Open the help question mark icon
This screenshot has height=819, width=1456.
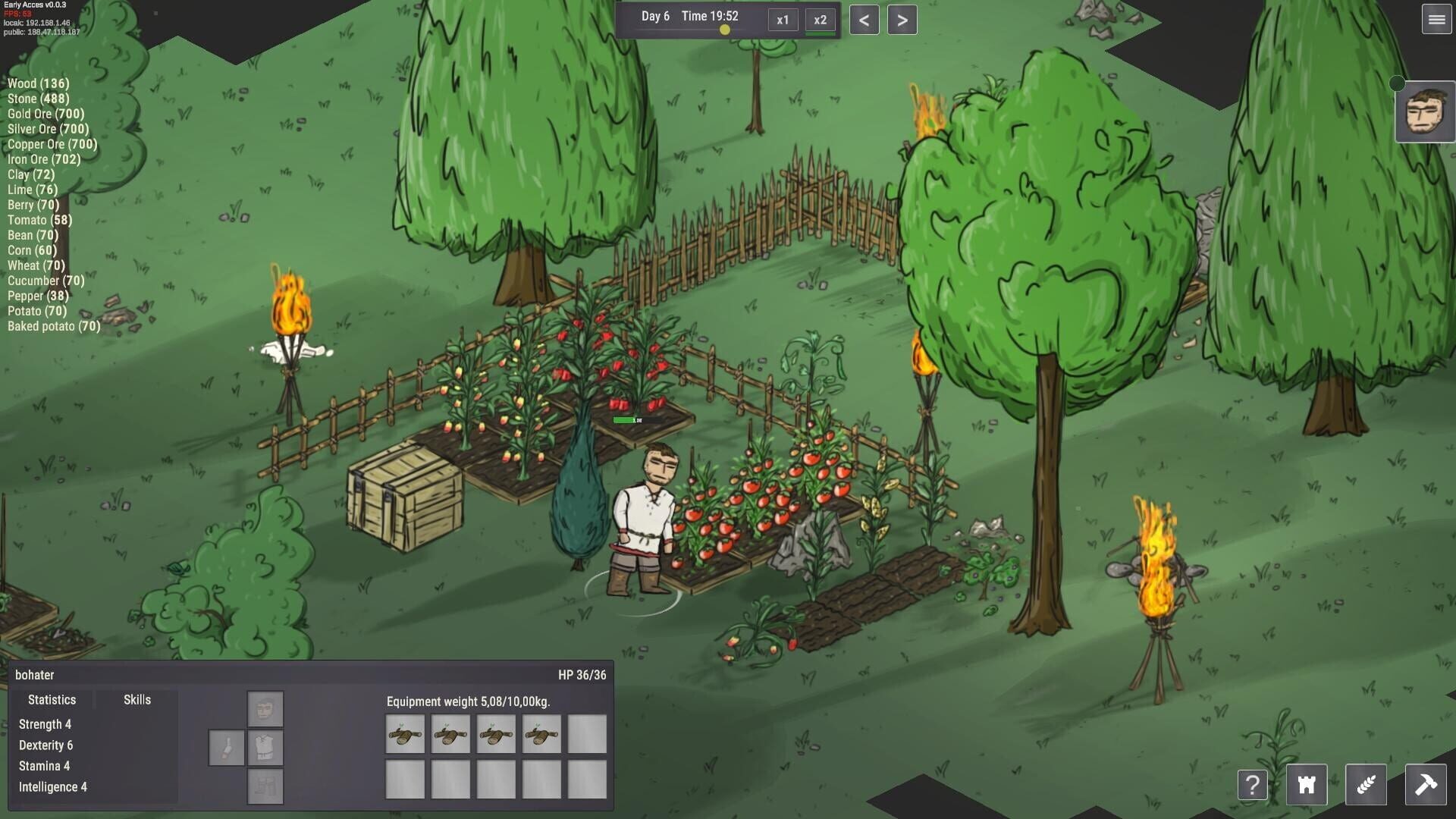click(x=1253, y=785)
